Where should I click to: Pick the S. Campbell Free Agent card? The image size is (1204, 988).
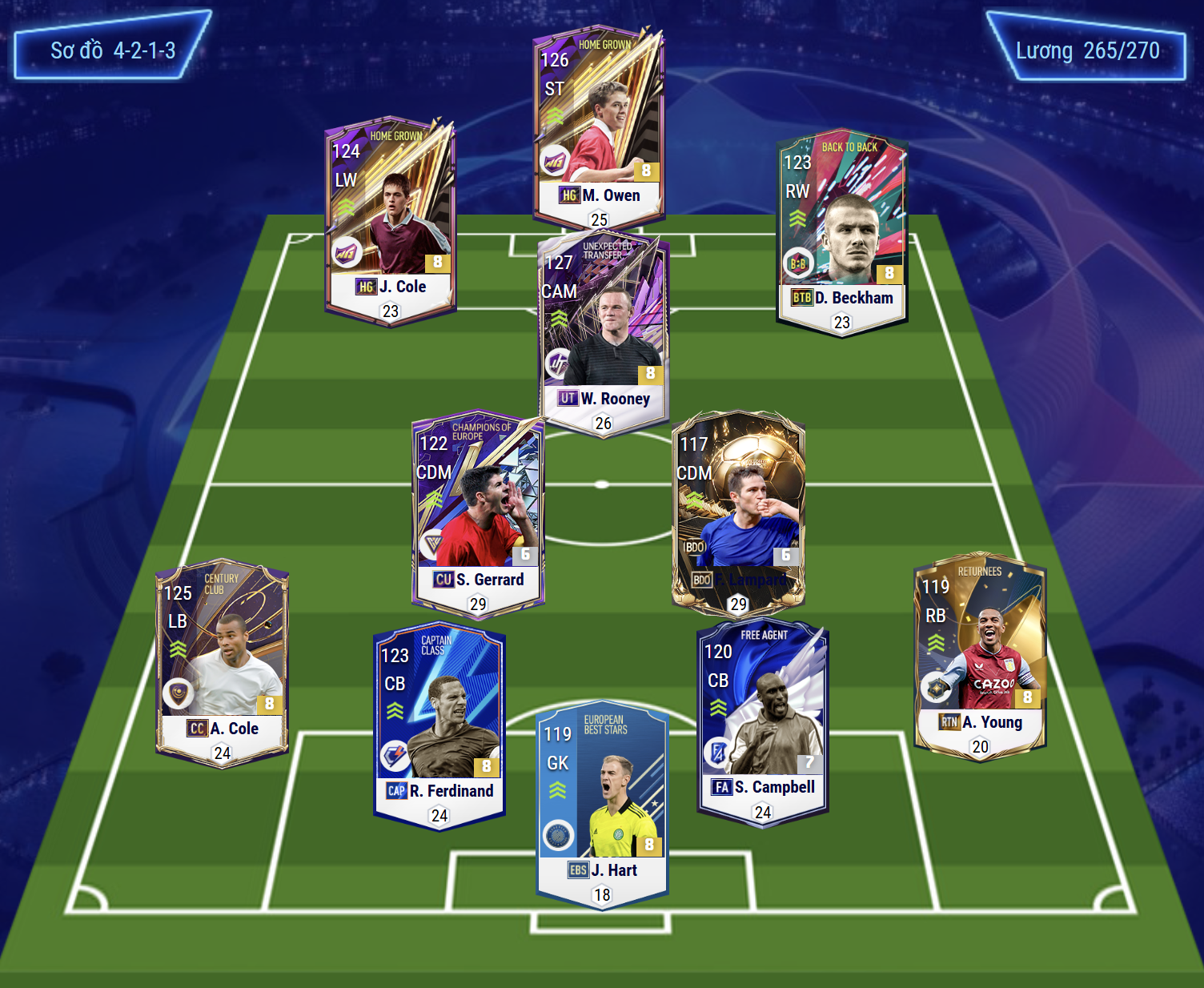[763, 722]
